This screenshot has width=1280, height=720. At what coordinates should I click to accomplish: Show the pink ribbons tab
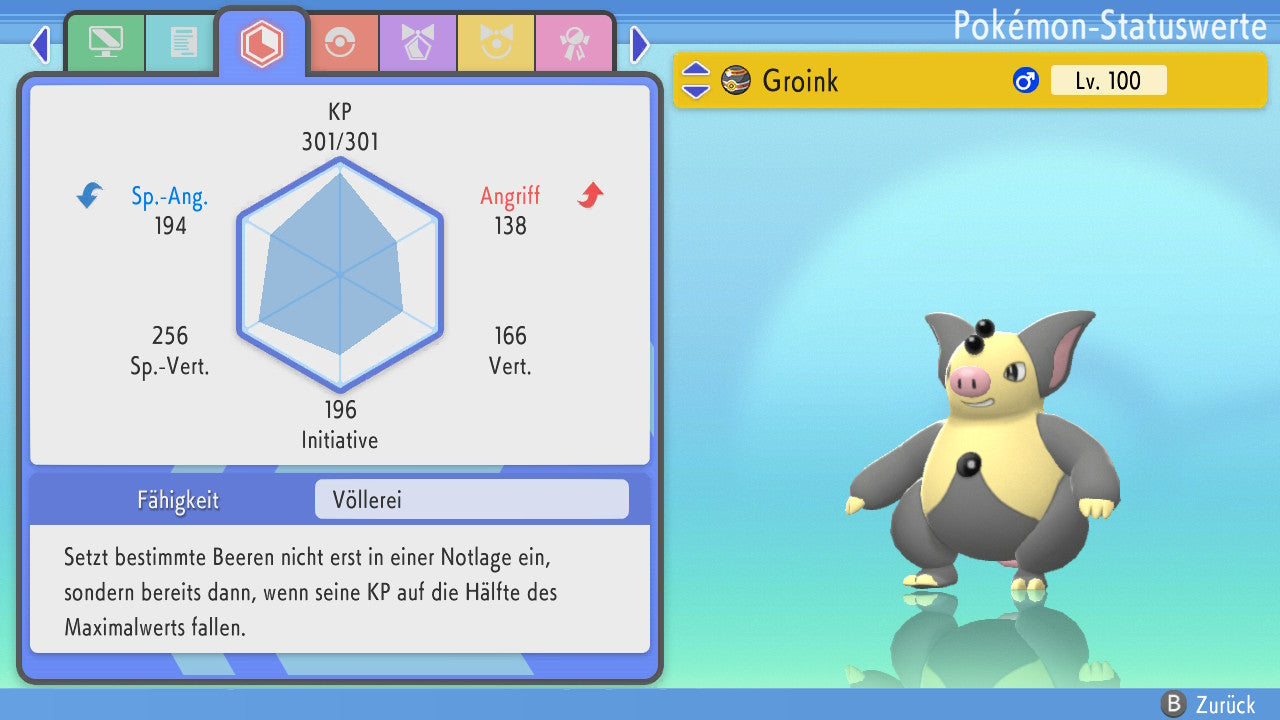coord(574,44)
